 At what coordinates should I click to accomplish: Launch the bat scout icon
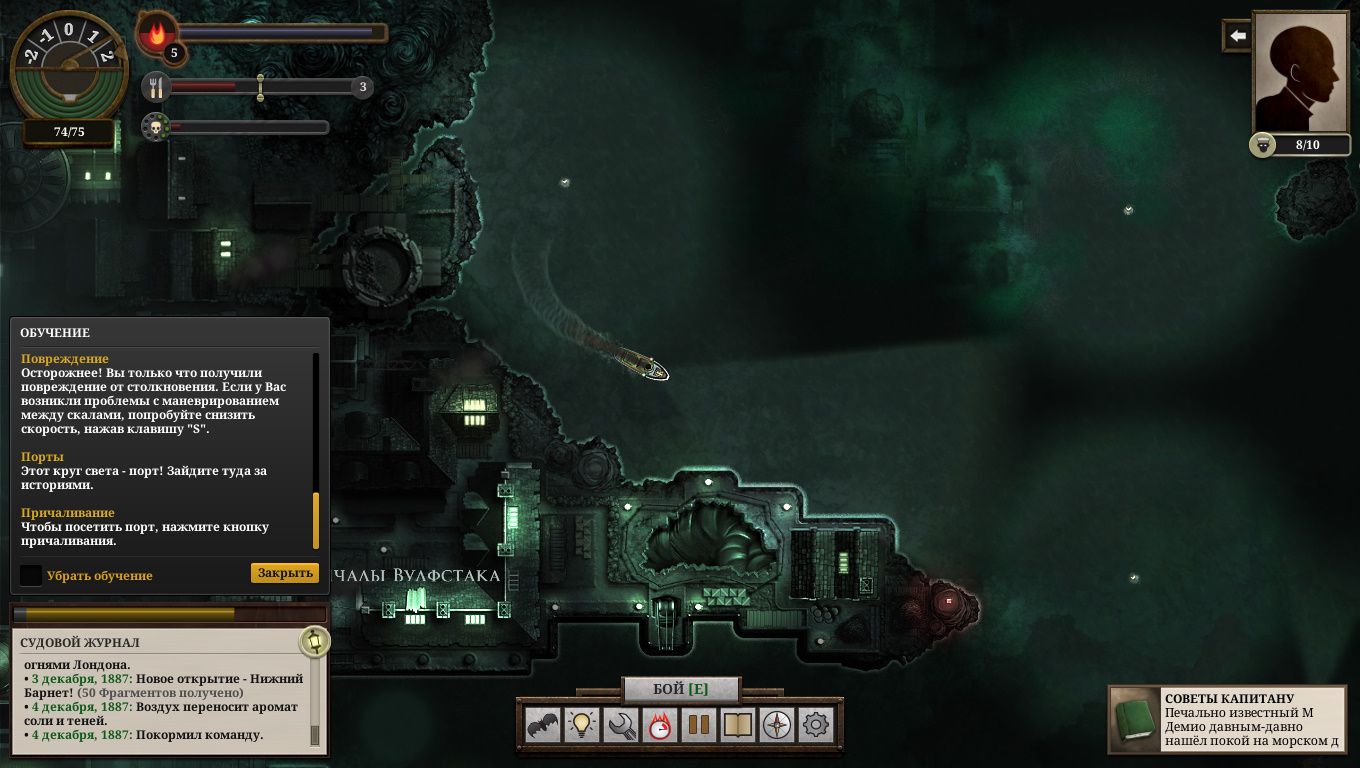543,725
